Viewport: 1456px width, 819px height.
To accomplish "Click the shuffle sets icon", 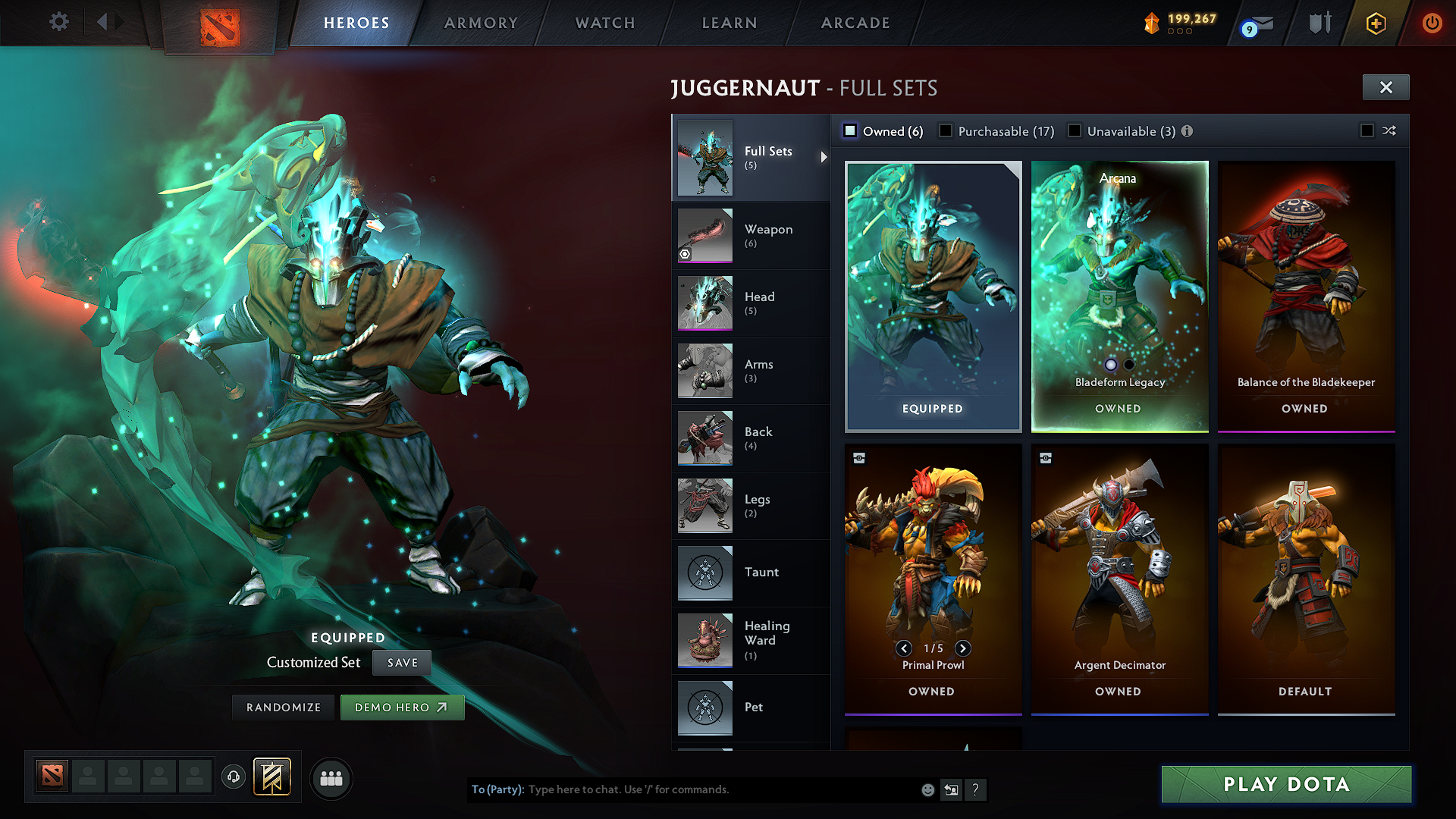I will click(1389, 130).
